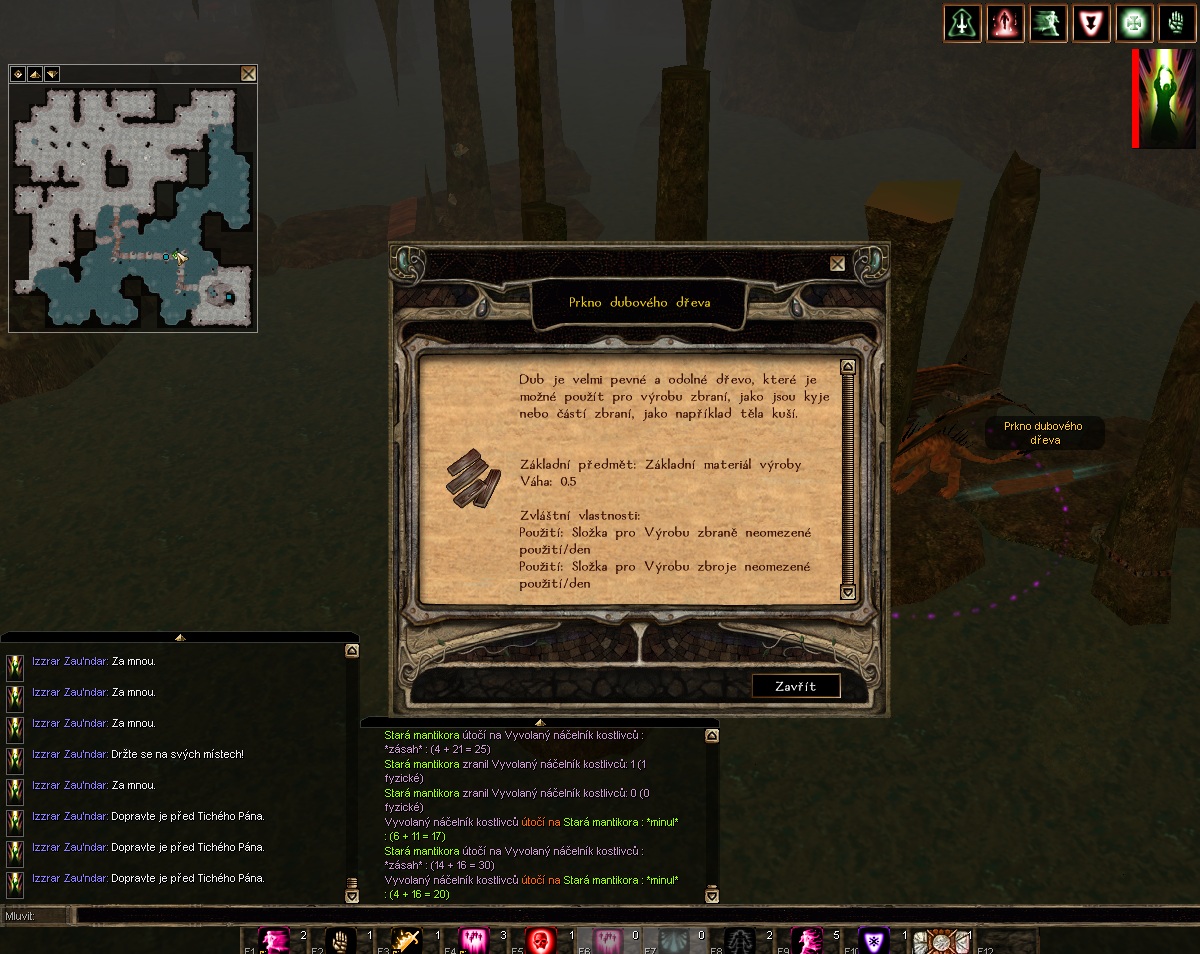Click the cave area minimap
The width and height of the screenshot is (1200, 954).
133,208
